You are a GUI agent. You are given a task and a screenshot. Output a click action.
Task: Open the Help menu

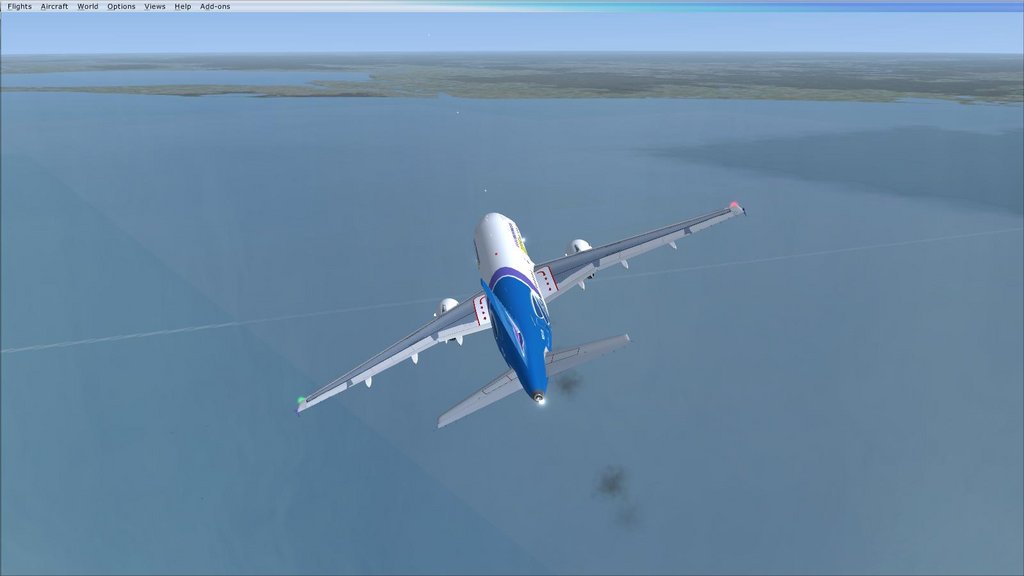pyautogui.click(x=183, y=6)
